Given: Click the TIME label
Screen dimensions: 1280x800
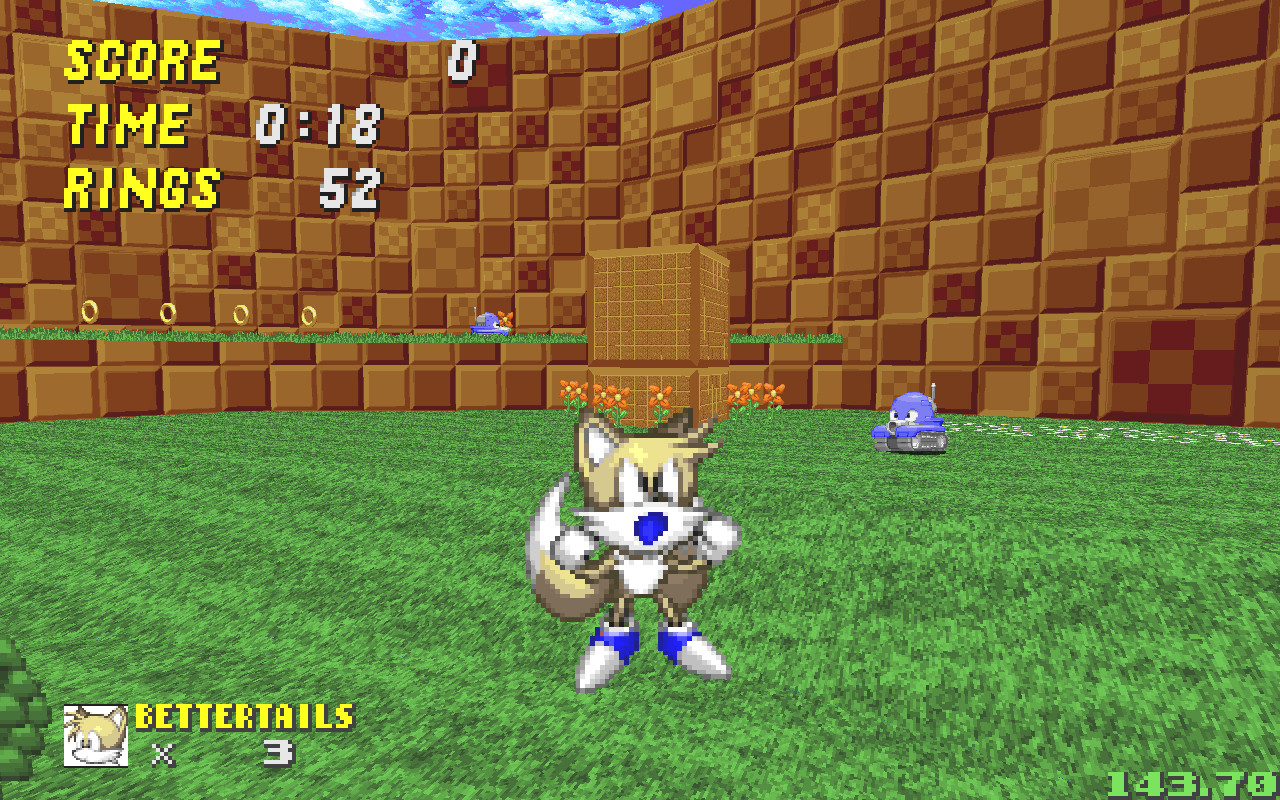Looking at the screenshot, I should pyautogui.click(x=125, y=125).
